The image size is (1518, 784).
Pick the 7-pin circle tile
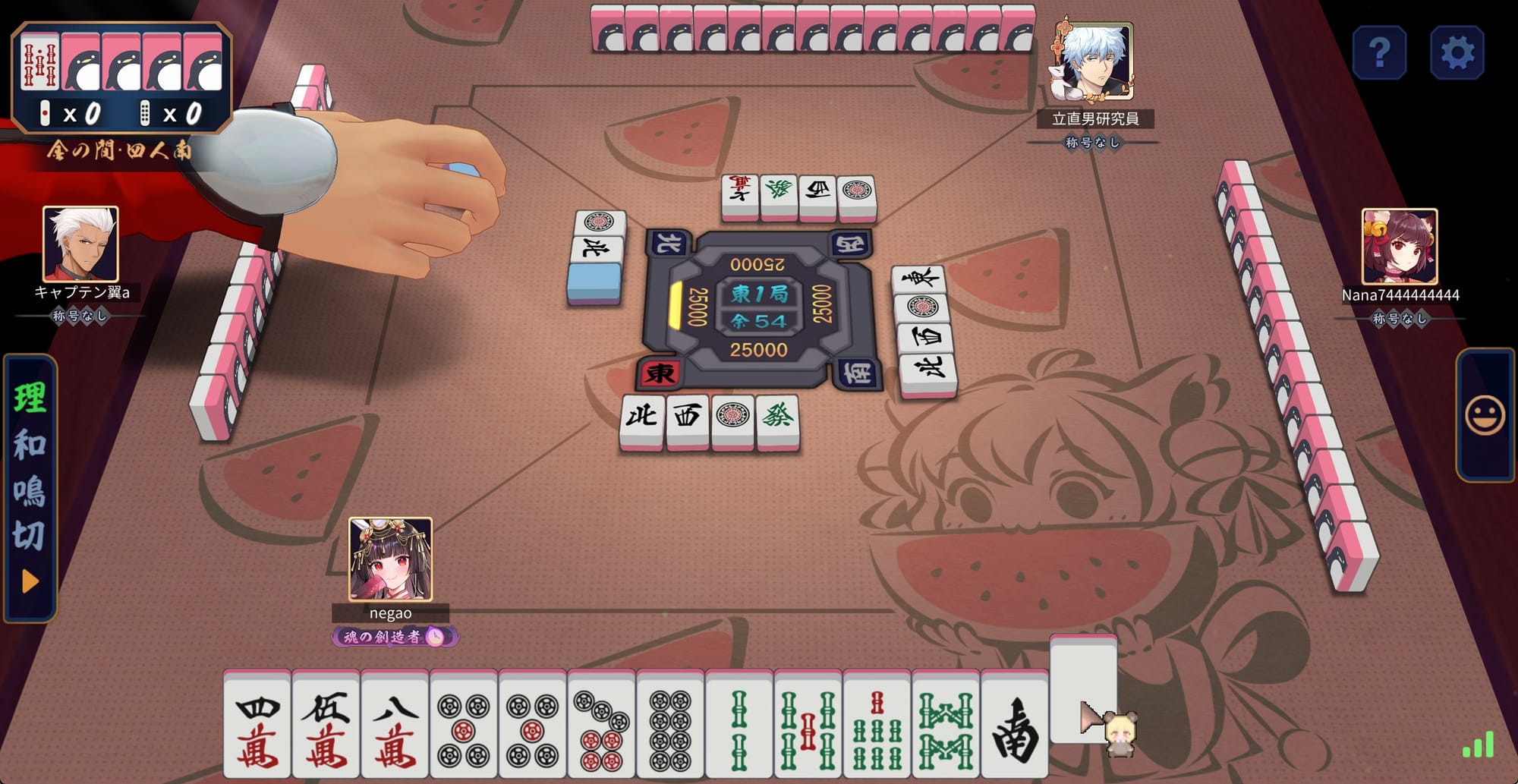click(602, 726)
